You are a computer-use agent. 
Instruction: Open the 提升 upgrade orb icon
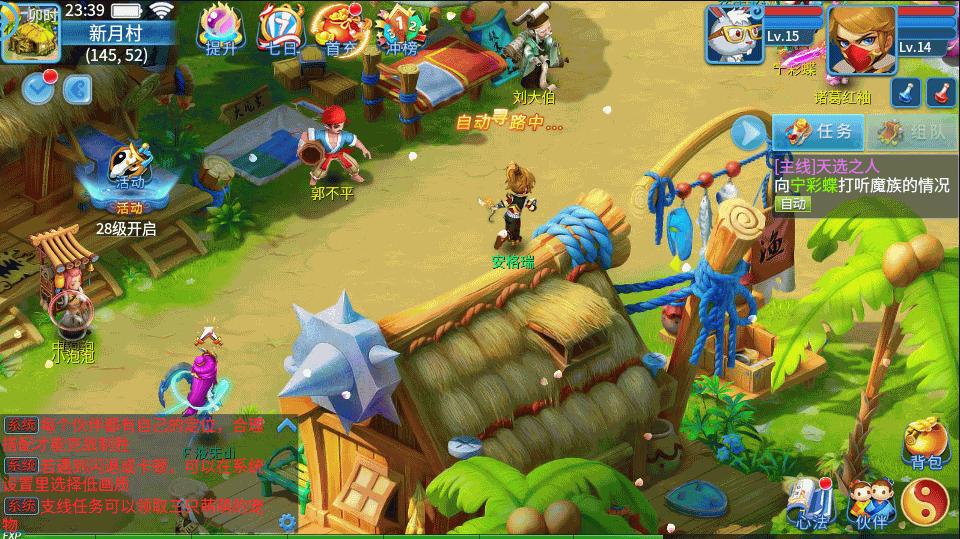pos(221,28)
